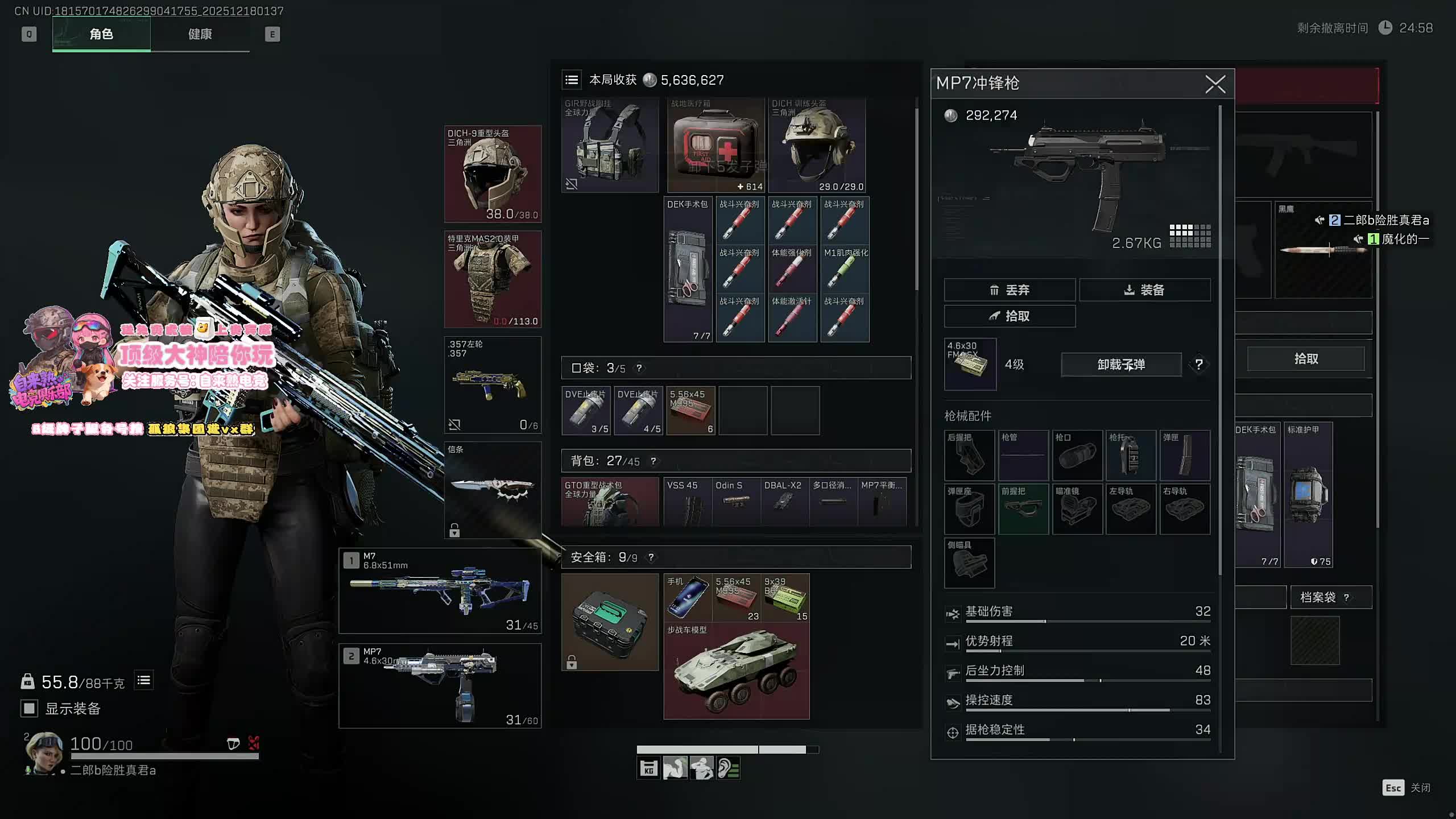This screenshot has height=819, width=1456.
Task: Select the 特里克MAS2.0 armor slot
Action: click(x=493, y=279)
